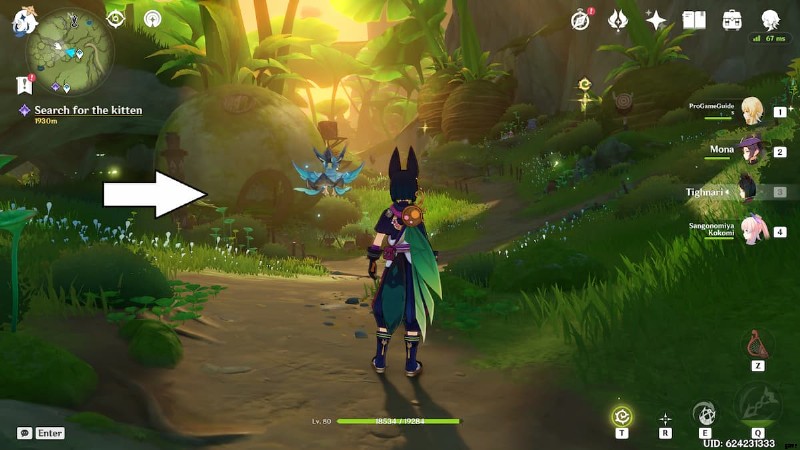Screen dimensions: 800x450
Task: Open the quest log banner icon
Action: coord(24,85)
